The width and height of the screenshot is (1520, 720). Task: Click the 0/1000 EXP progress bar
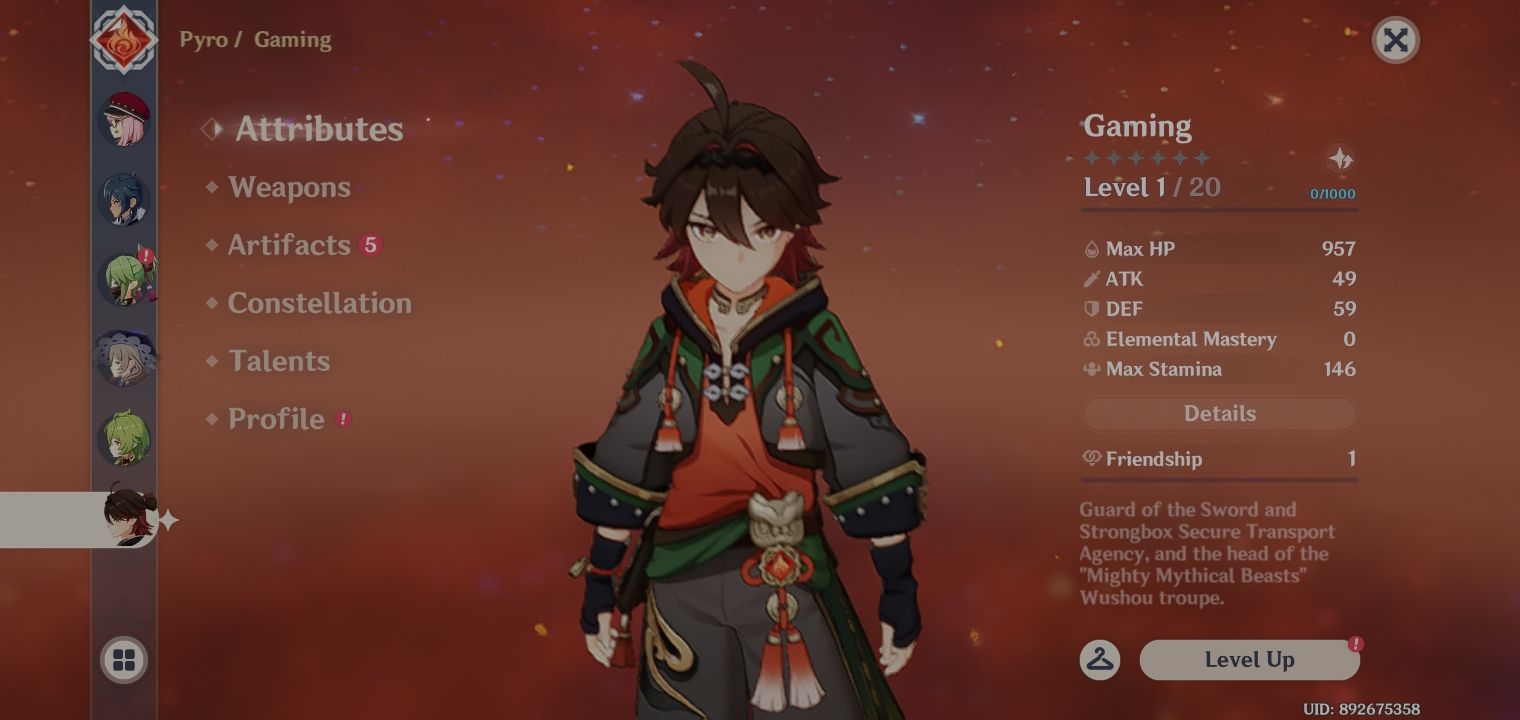[1218, 207]
